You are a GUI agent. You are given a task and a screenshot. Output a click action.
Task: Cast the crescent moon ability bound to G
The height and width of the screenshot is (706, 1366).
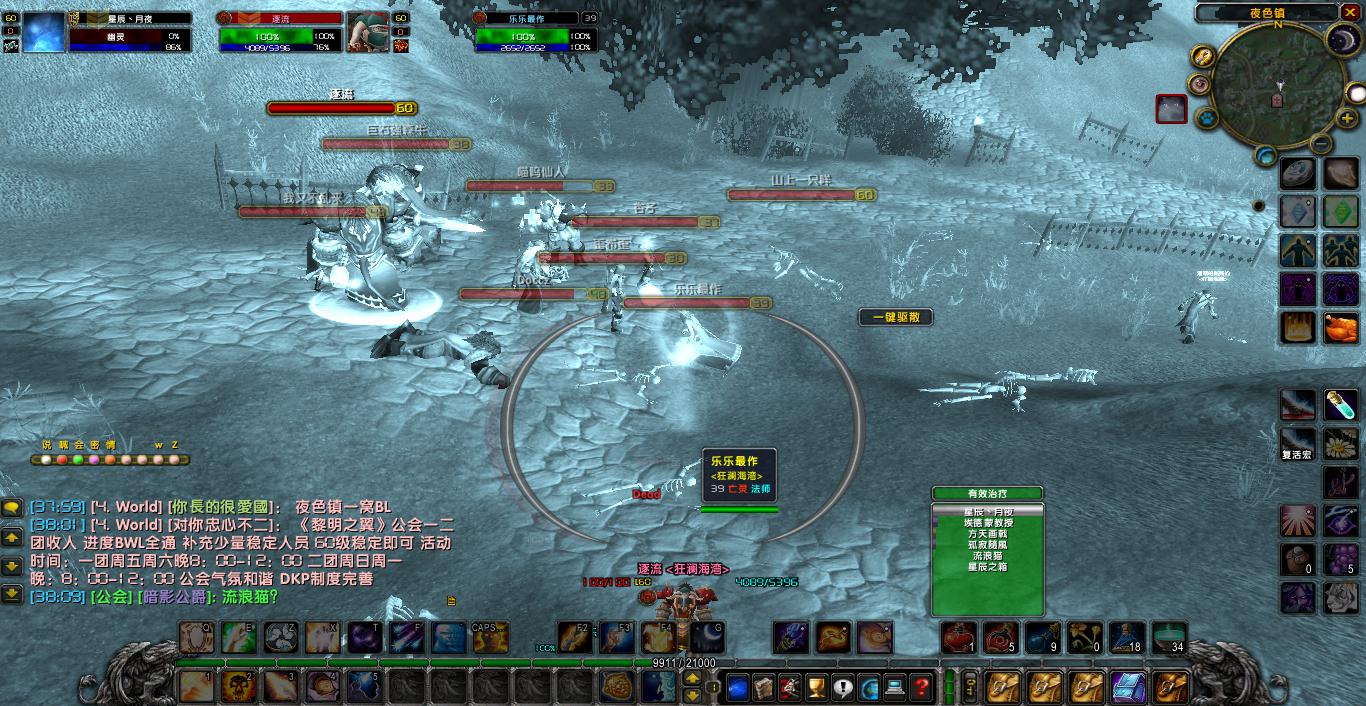tap(707, 637)
